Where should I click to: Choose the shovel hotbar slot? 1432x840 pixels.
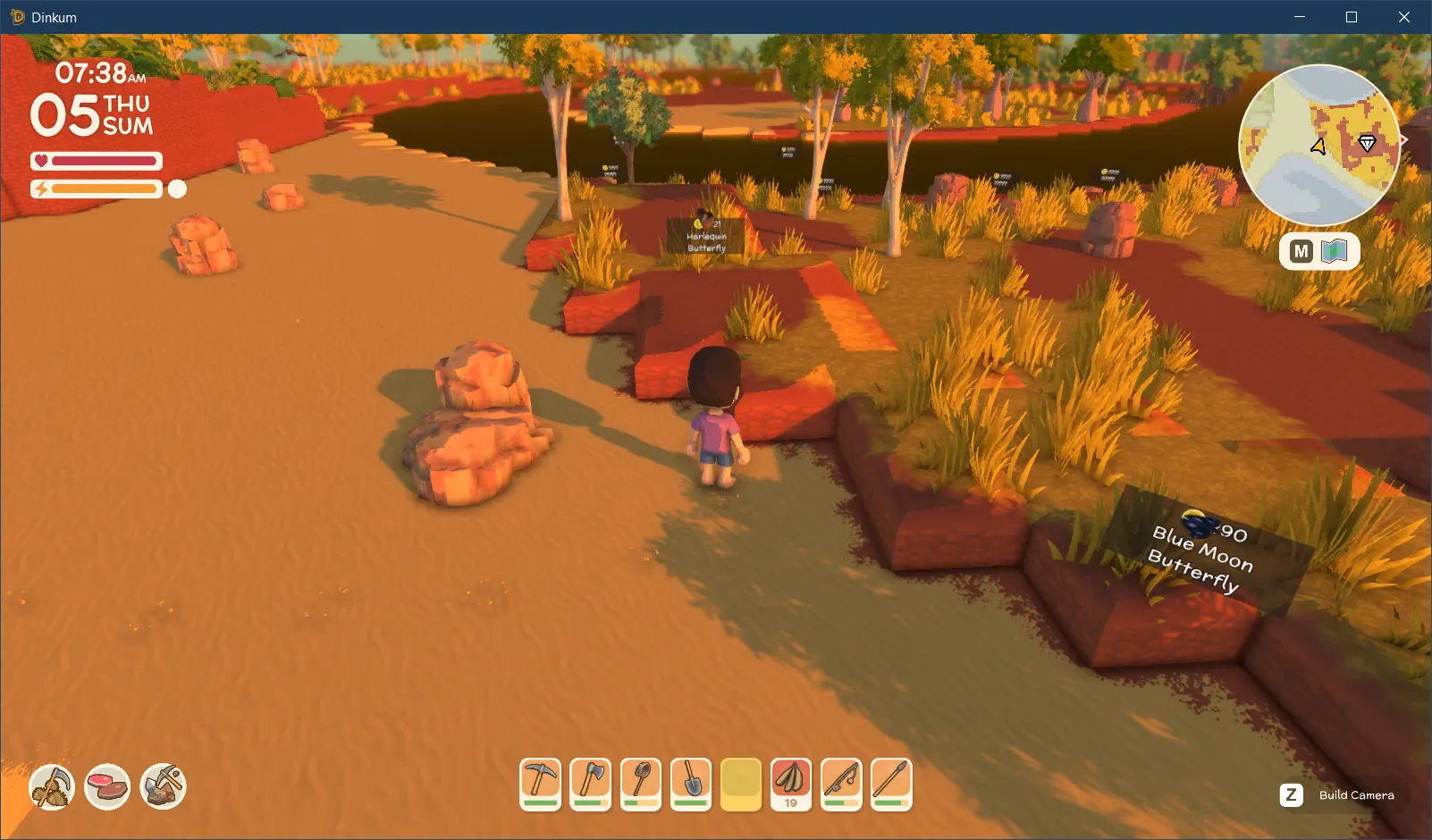pyautogui.click(x=691, y=784)
